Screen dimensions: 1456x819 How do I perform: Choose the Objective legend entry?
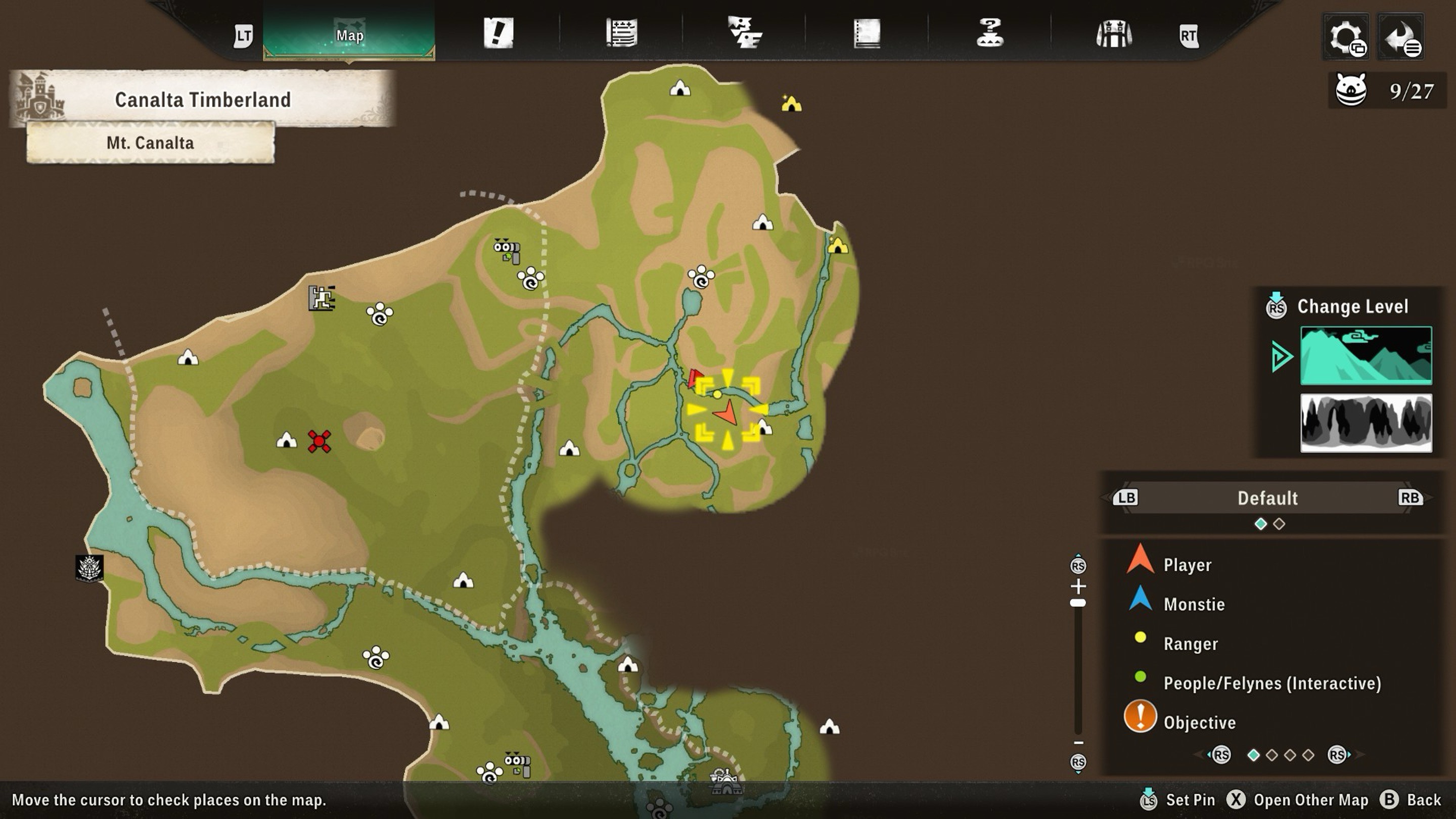1199,722
